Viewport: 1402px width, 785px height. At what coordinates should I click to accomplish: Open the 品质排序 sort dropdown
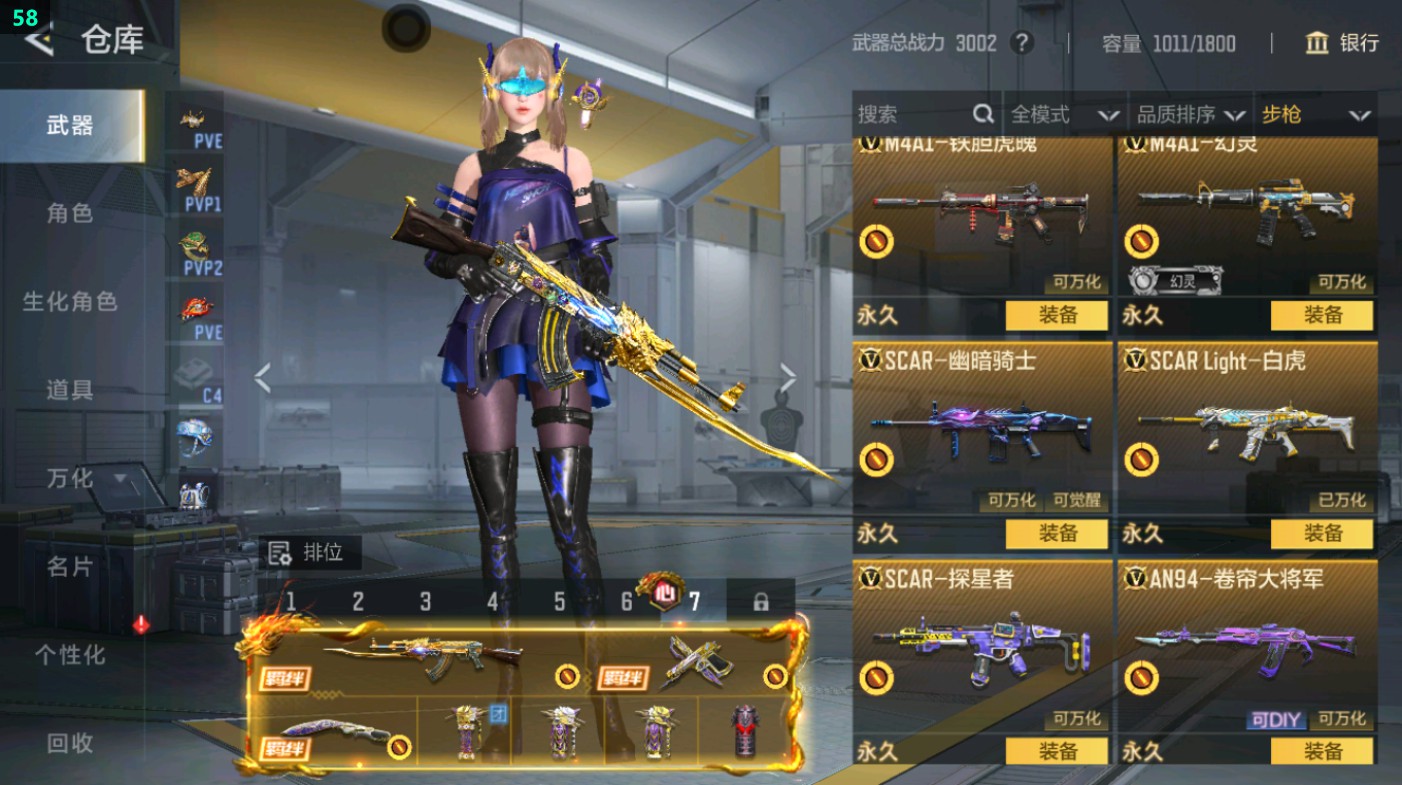1191,115
